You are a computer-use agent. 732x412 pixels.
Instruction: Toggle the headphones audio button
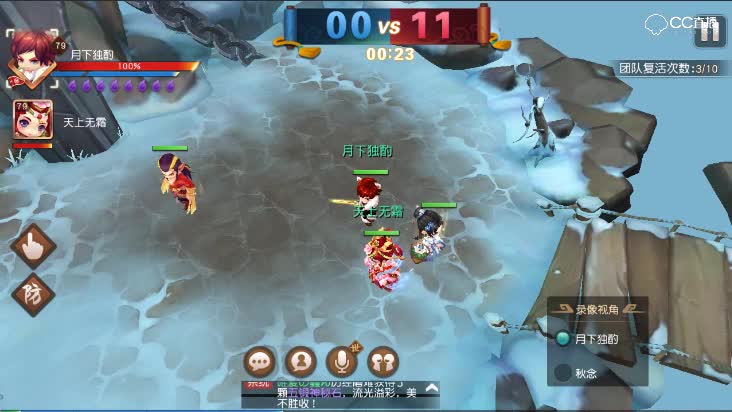tap(383, 360)
